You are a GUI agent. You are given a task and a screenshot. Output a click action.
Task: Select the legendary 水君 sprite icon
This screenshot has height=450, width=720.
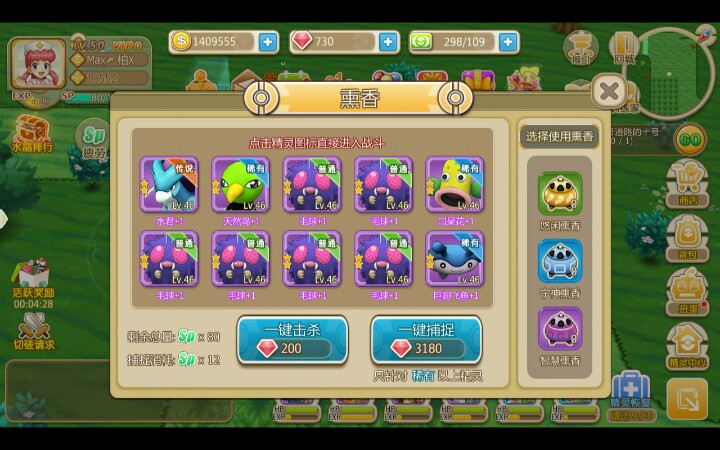(169, 184)
